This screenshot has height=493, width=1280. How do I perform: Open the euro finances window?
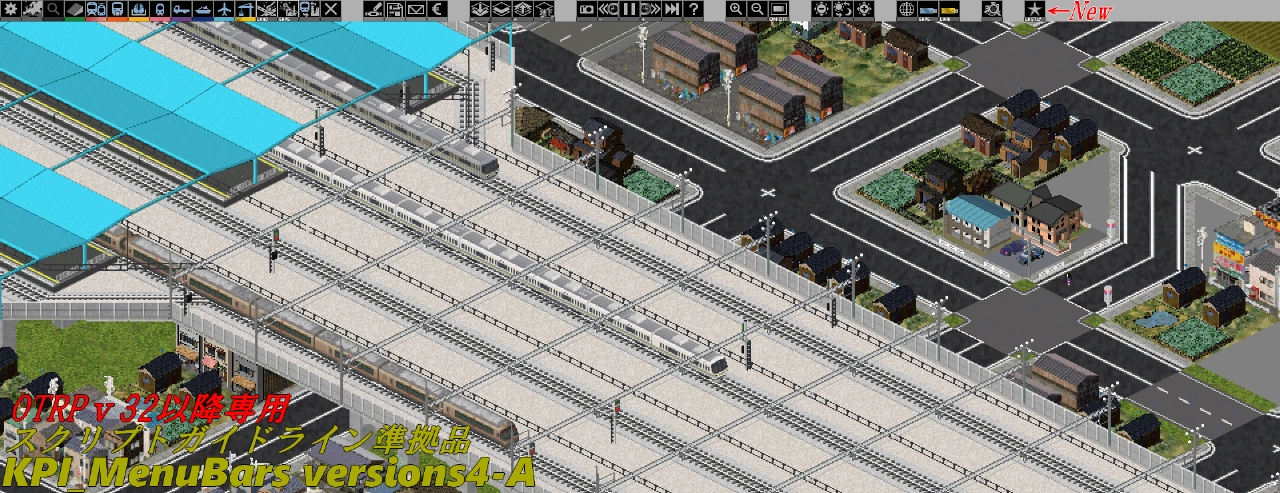pyautogui.click(x=436, y=9)
